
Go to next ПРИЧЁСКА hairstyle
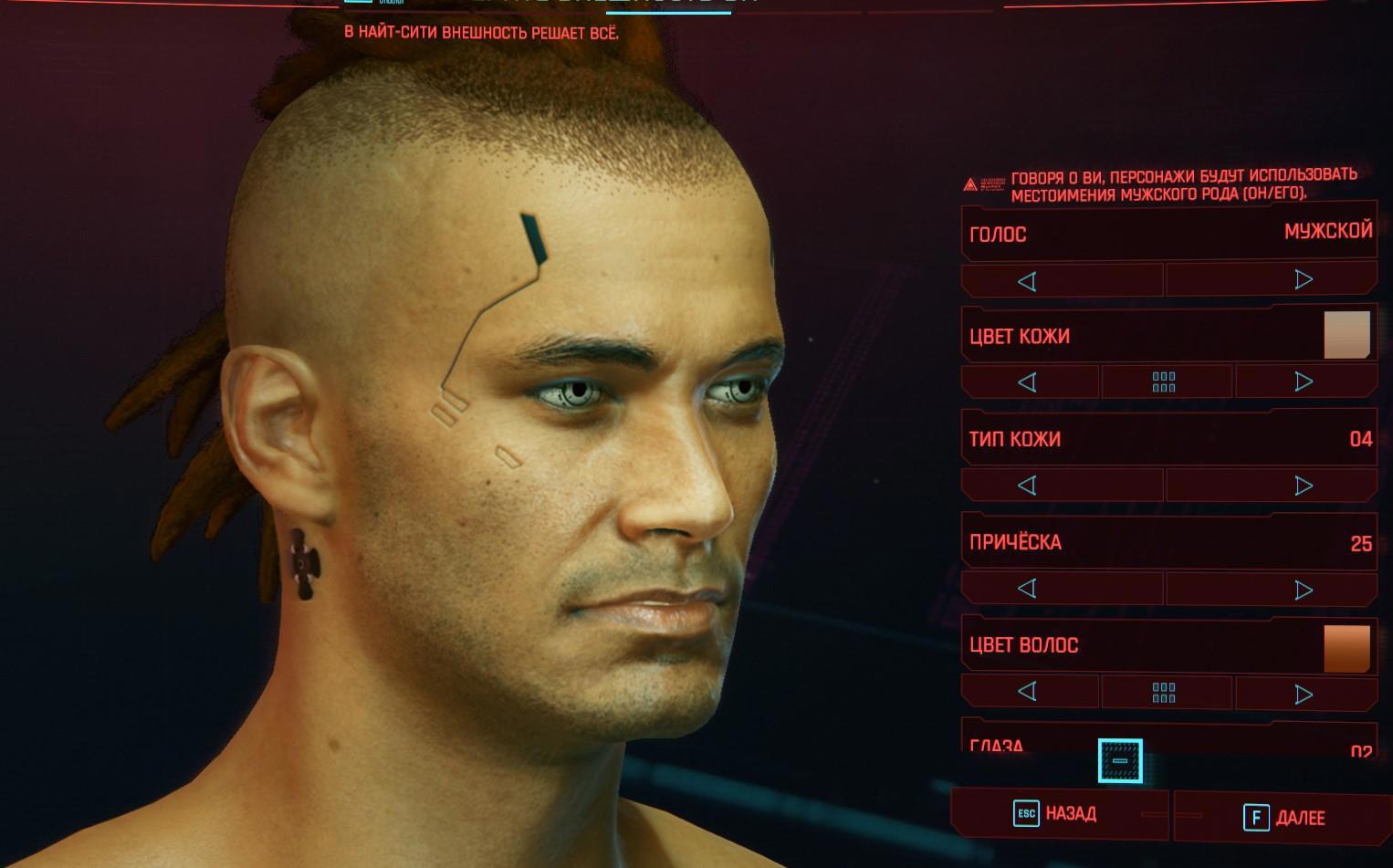[x=1304, y=590]
